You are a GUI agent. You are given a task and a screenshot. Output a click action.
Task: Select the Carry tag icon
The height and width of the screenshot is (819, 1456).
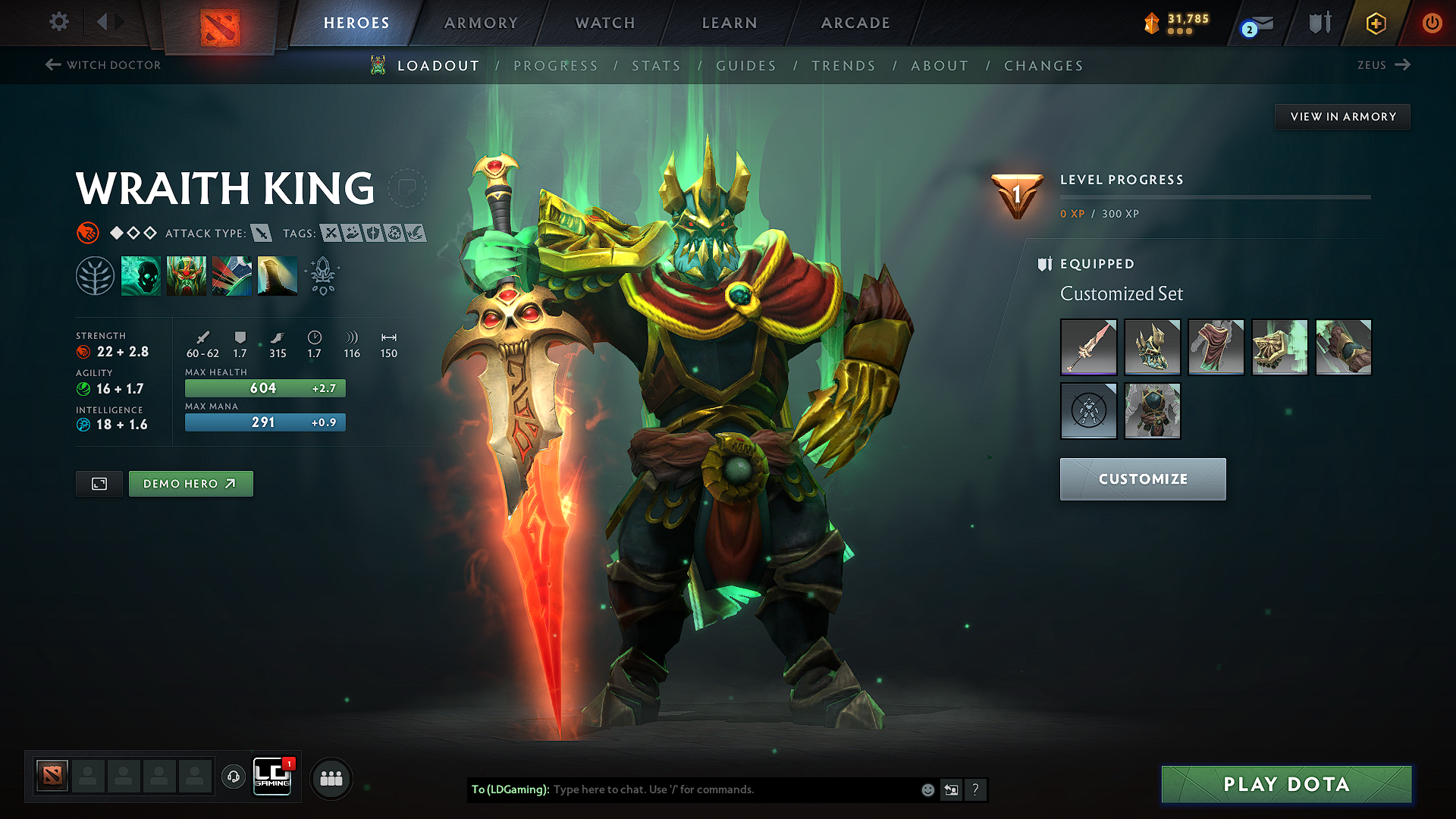tap(332, 233)
